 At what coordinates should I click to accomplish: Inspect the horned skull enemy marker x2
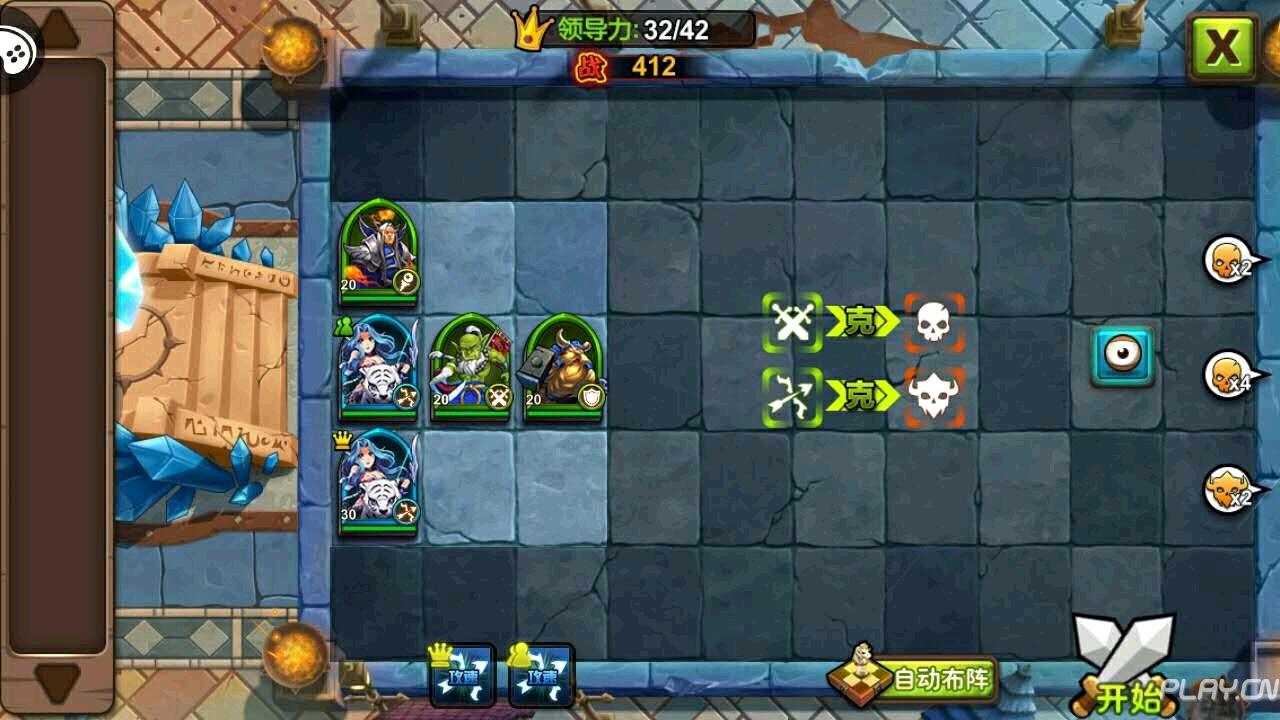coord(1228,490)
